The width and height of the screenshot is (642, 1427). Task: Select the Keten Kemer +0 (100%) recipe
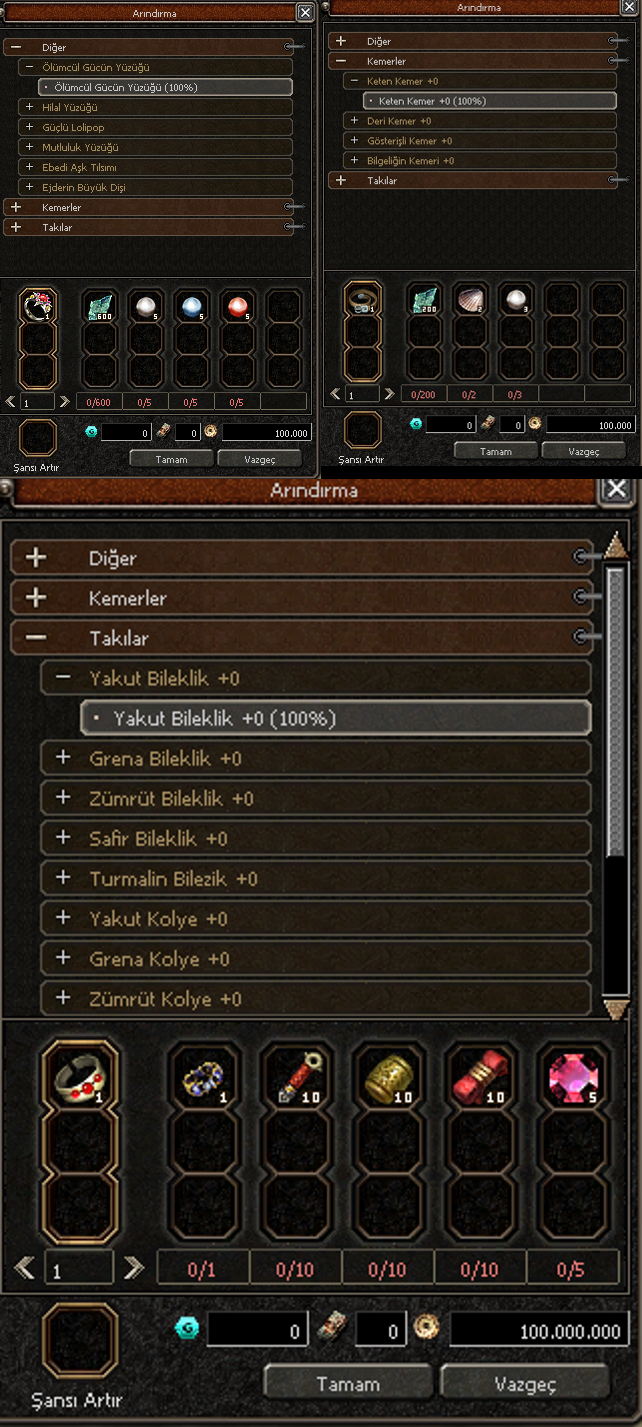point(490,101)
